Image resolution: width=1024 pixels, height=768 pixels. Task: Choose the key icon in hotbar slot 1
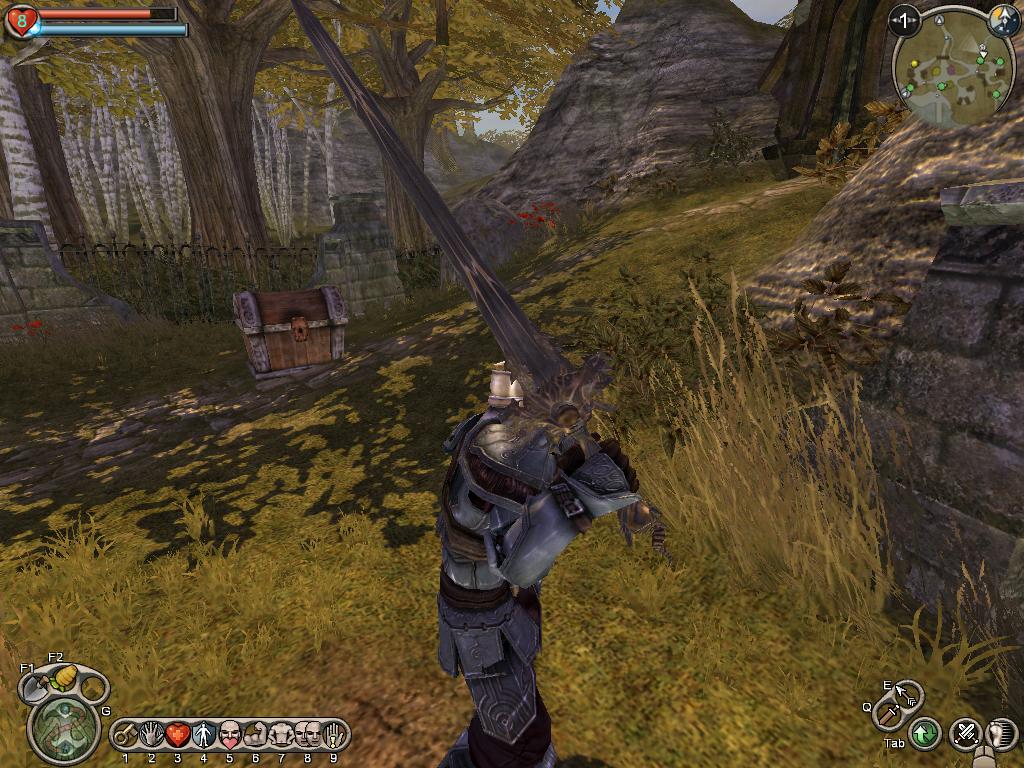click(x=126, y=735)
